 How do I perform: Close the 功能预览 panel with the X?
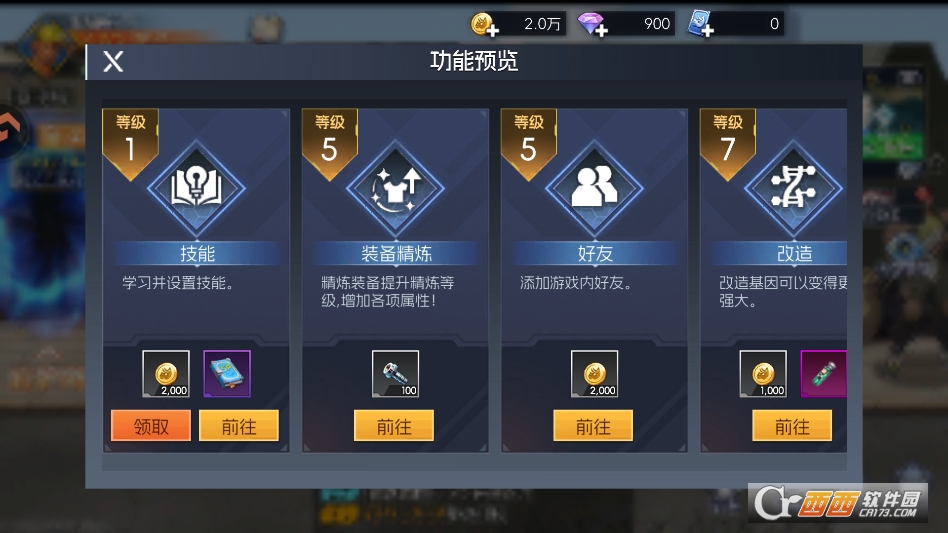click(113, 62)
